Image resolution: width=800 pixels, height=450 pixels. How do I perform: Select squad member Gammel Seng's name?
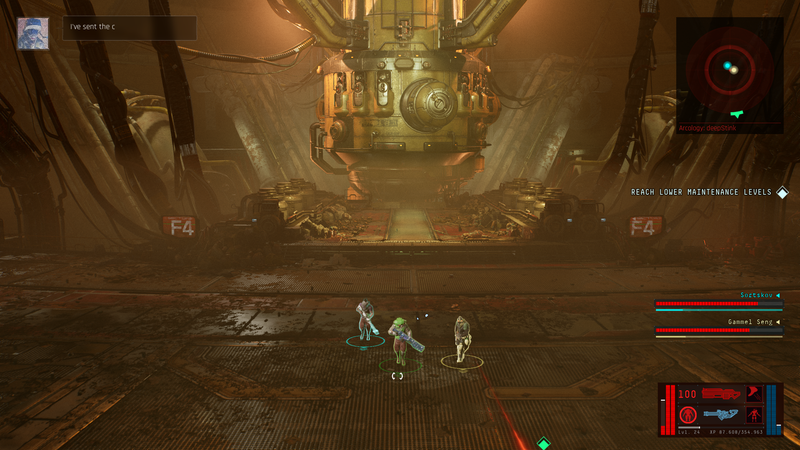click(750, 322)
